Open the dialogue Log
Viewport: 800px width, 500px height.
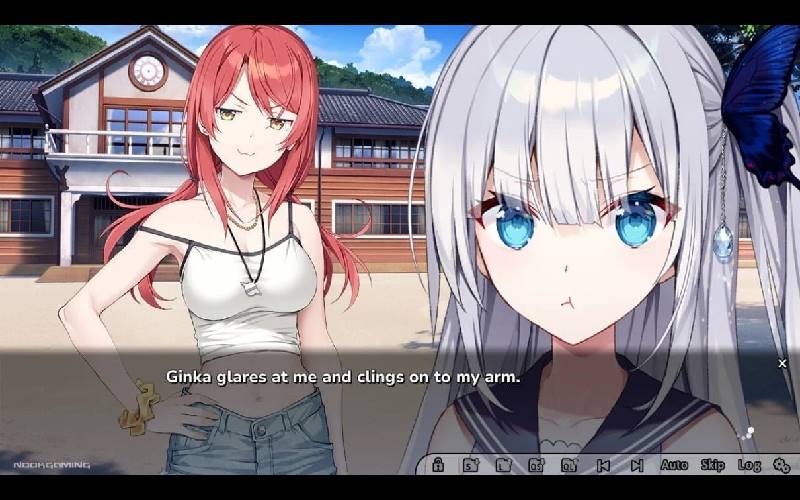click(749, 465)
